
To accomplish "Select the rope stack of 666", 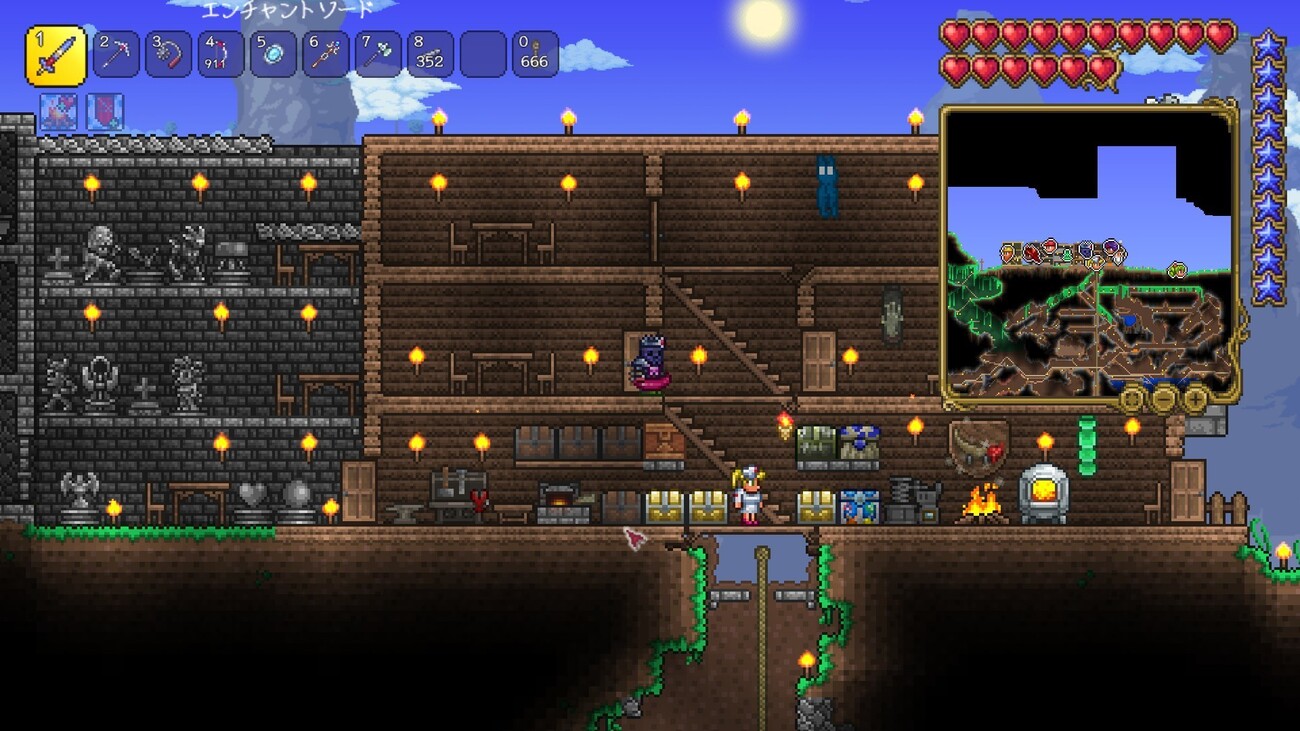I will 535,55.
